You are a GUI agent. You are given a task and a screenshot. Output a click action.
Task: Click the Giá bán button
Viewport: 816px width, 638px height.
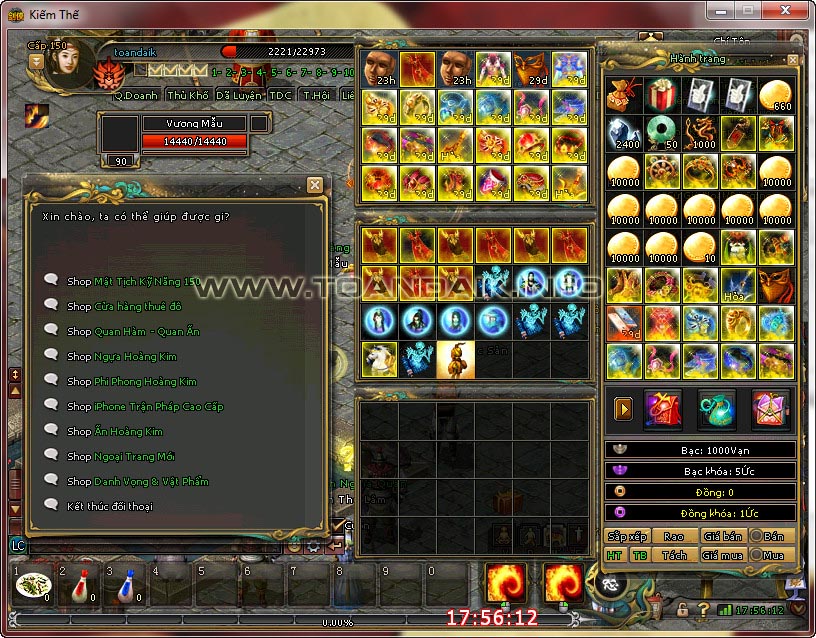tap(721, 536)
